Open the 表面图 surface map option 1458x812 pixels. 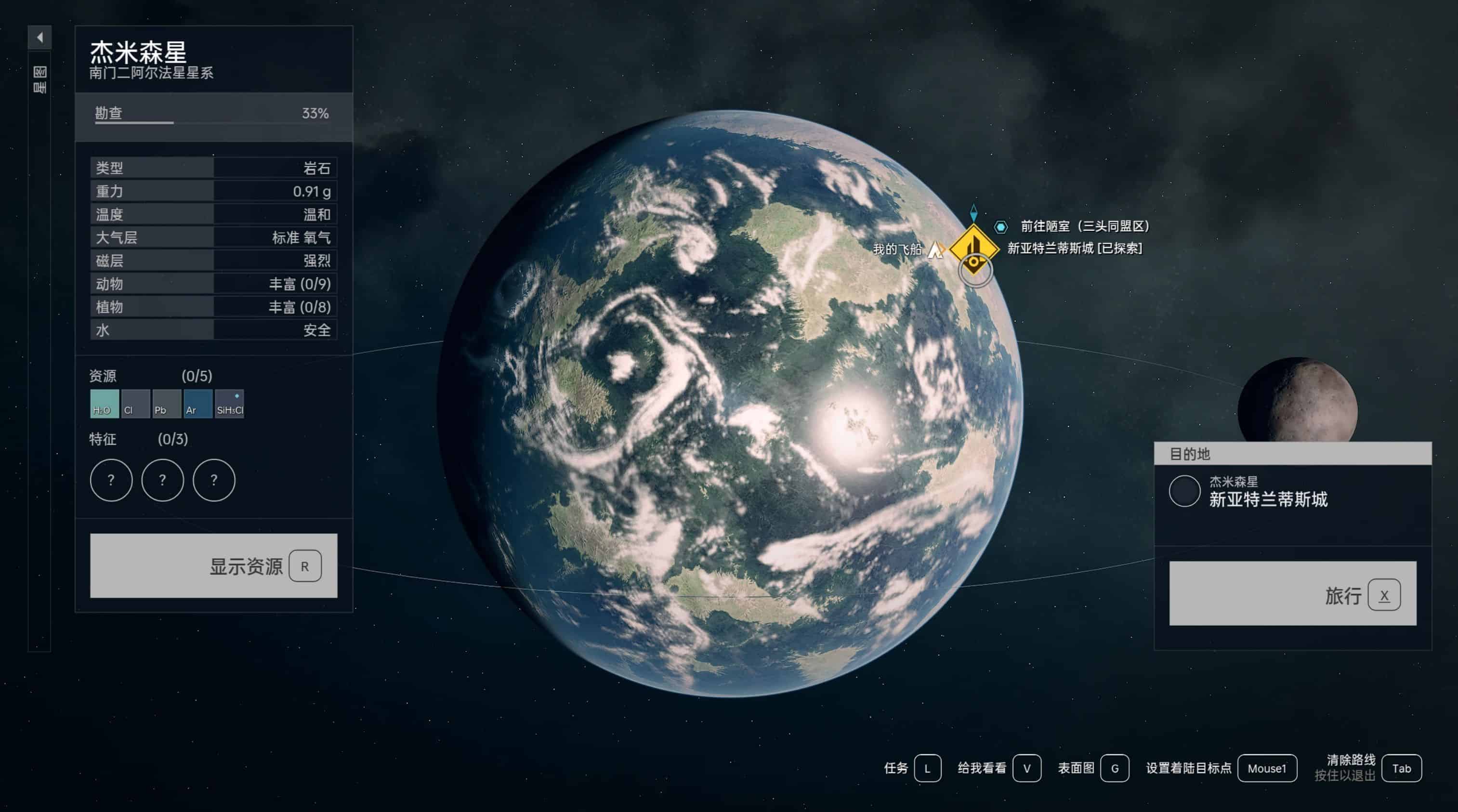coord(1114,769)
